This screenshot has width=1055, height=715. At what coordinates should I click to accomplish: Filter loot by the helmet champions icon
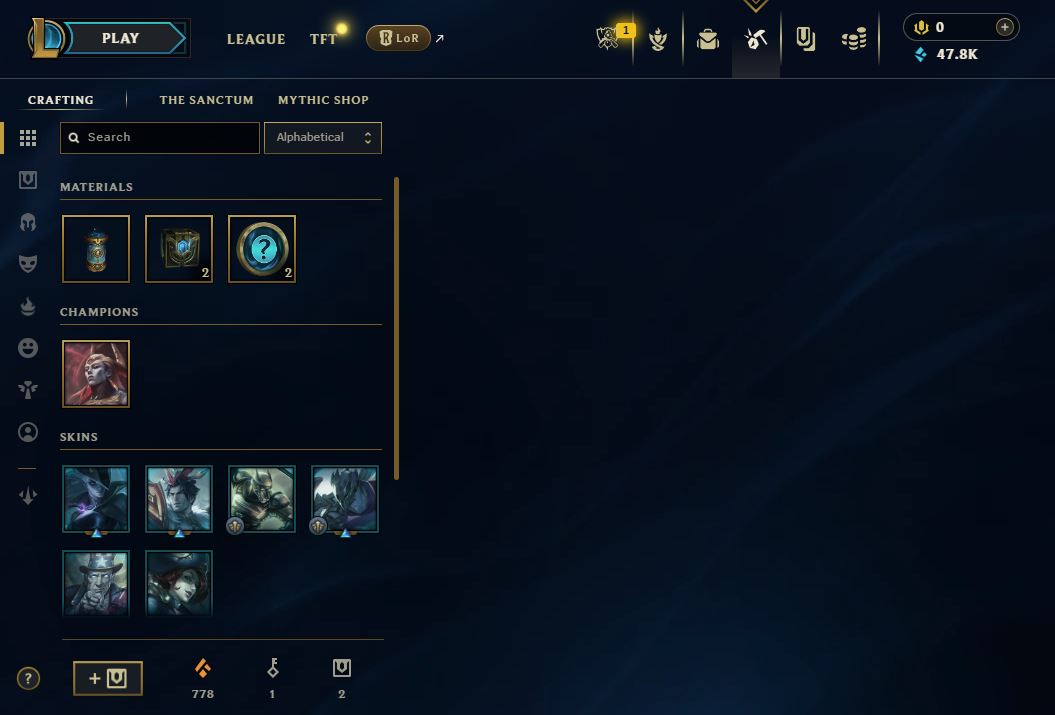[x=28, y=222]
